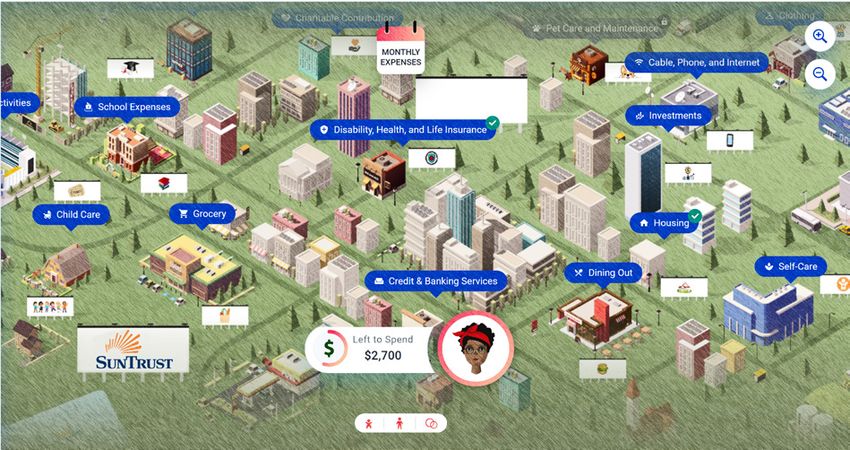Open Disability, Health, and Life Insurance

pos(403,130)
